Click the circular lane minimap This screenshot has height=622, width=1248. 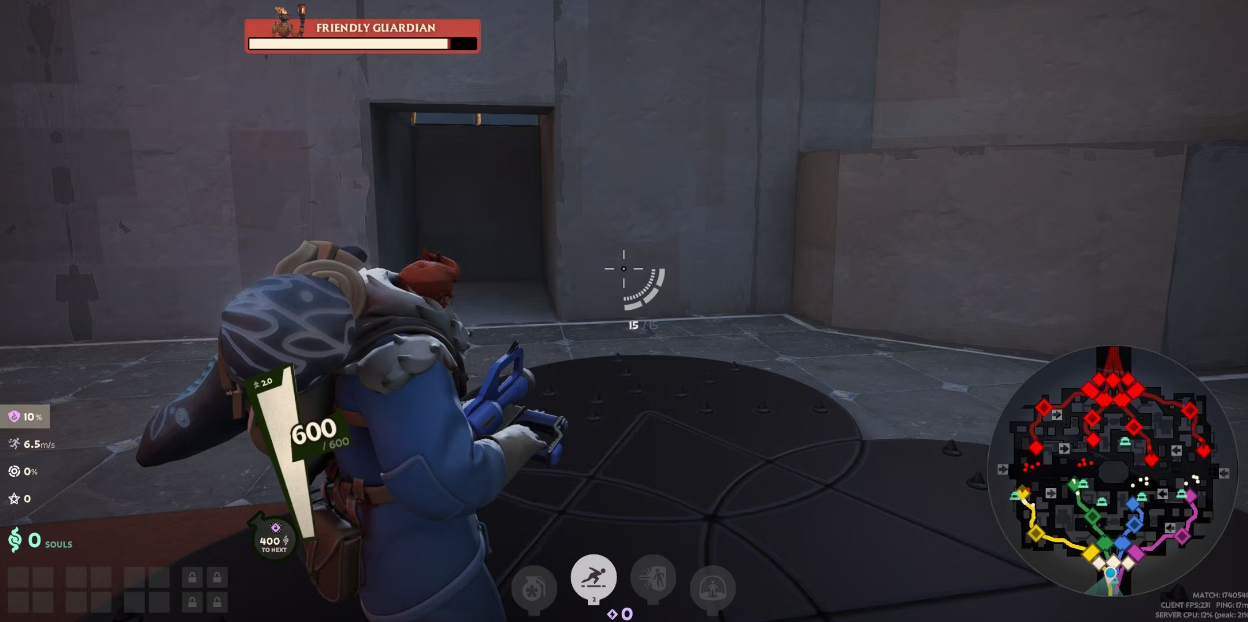pos(1112,470)
